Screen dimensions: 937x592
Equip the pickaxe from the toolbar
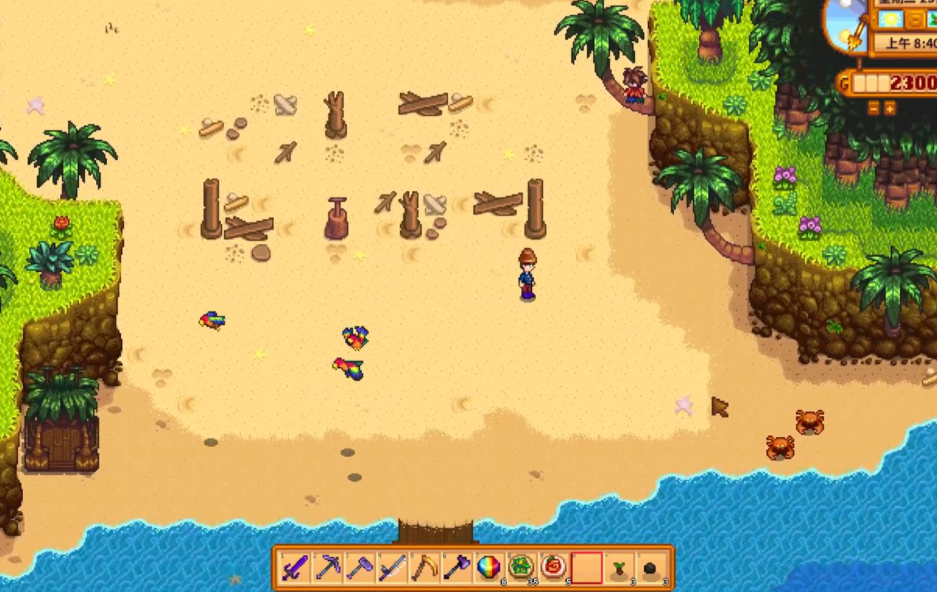pyautogui.click(x=327, y=567)
